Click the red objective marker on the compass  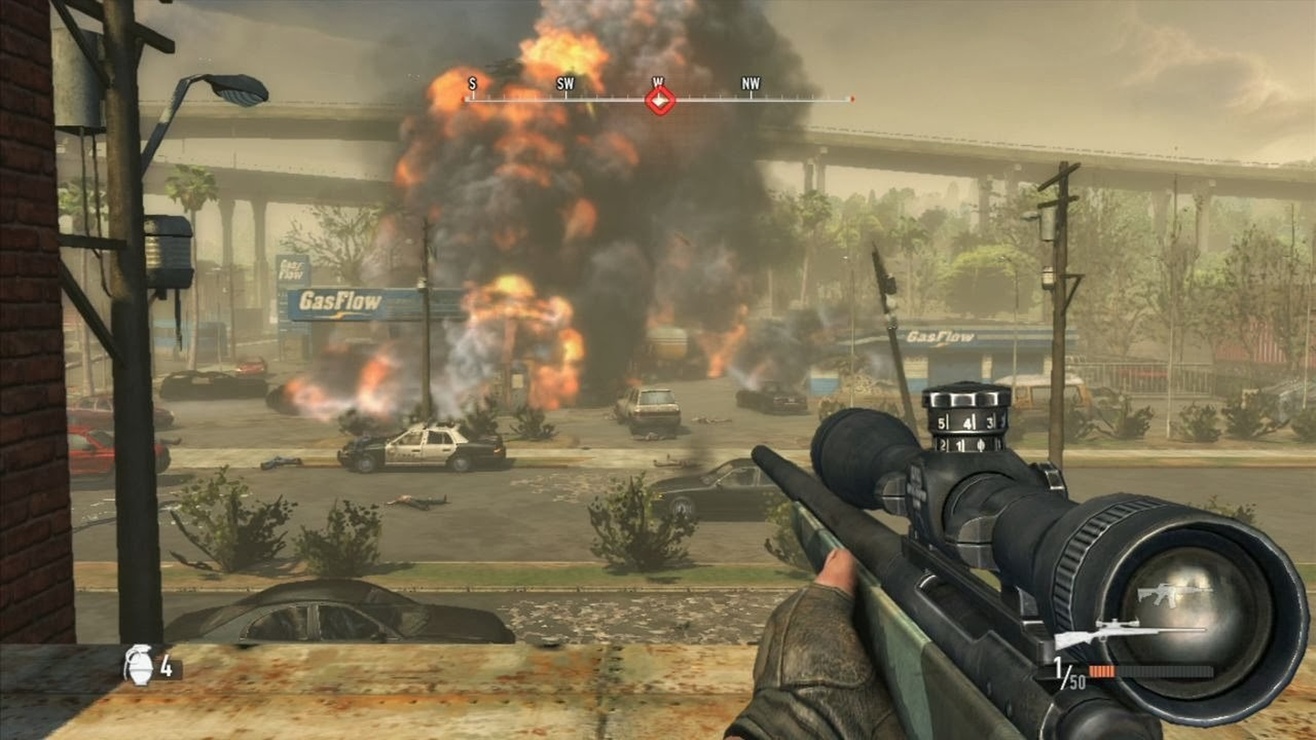point(659,100)
